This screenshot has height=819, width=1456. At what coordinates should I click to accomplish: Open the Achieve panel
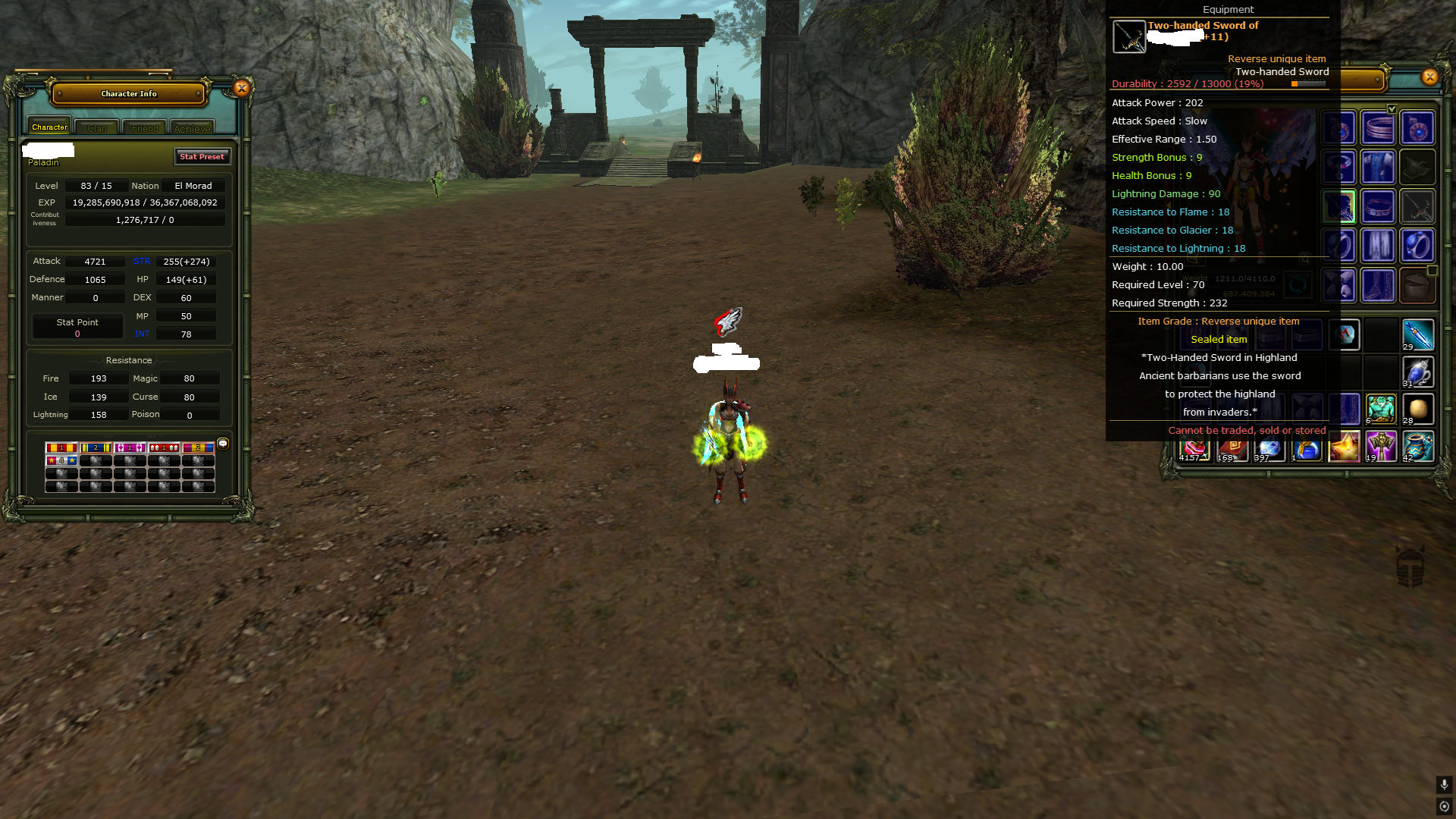coord(192,127)
